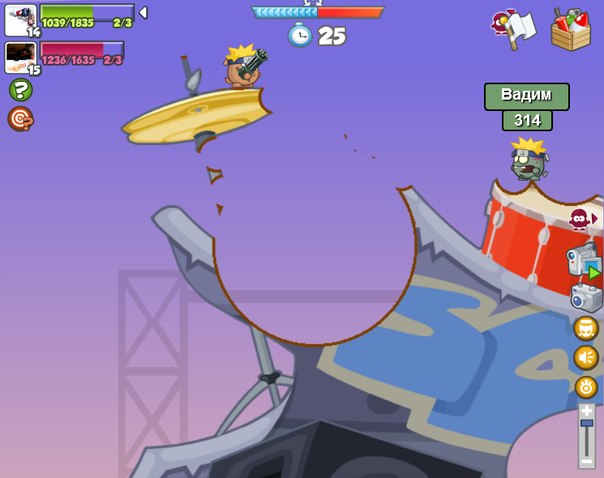Click the orange target hint icon
This screenshot has height=478, width=604.
[x=20, y=119]
